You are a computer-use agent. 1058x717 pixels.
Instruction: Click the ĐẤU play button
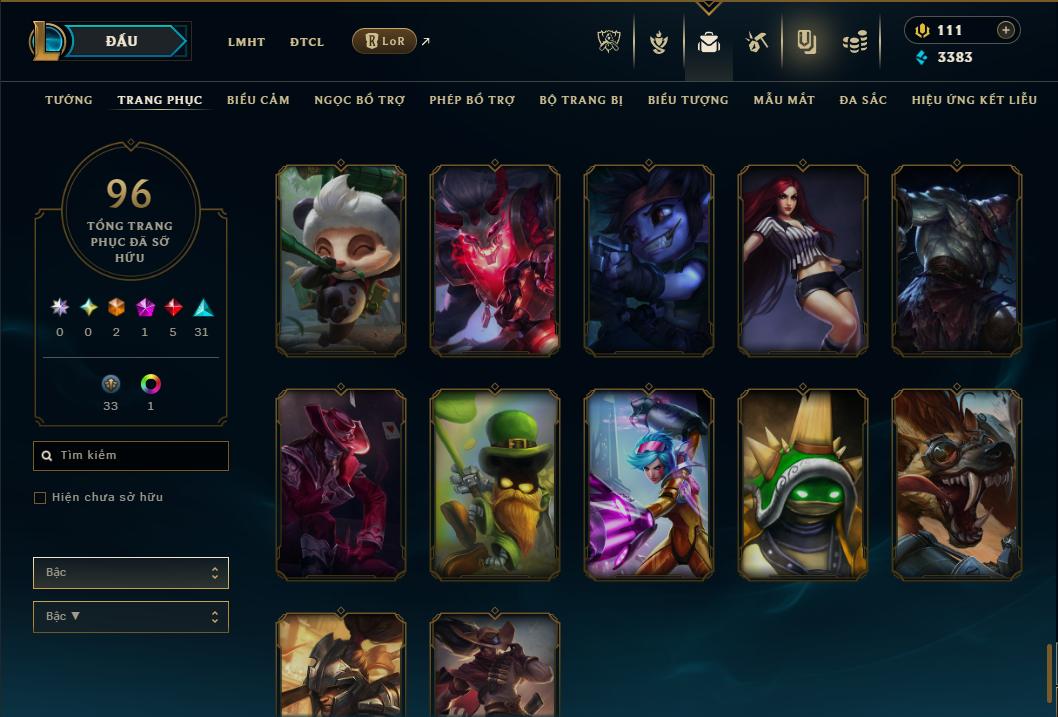[121, 41]
